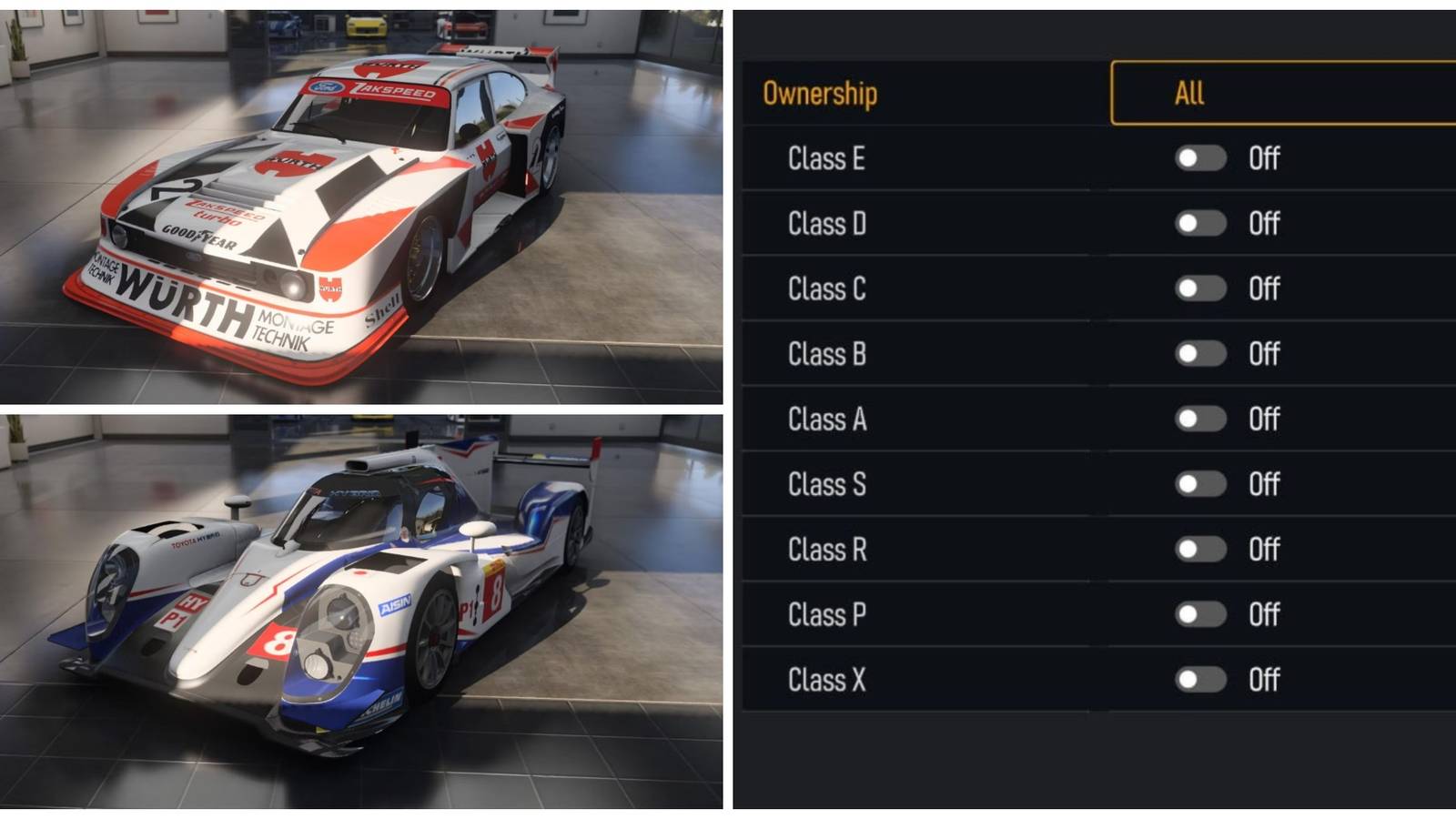This screenshot has height=819, width=1456.
Task: Toggle Class B on
Action: (x=1199, y=353)
